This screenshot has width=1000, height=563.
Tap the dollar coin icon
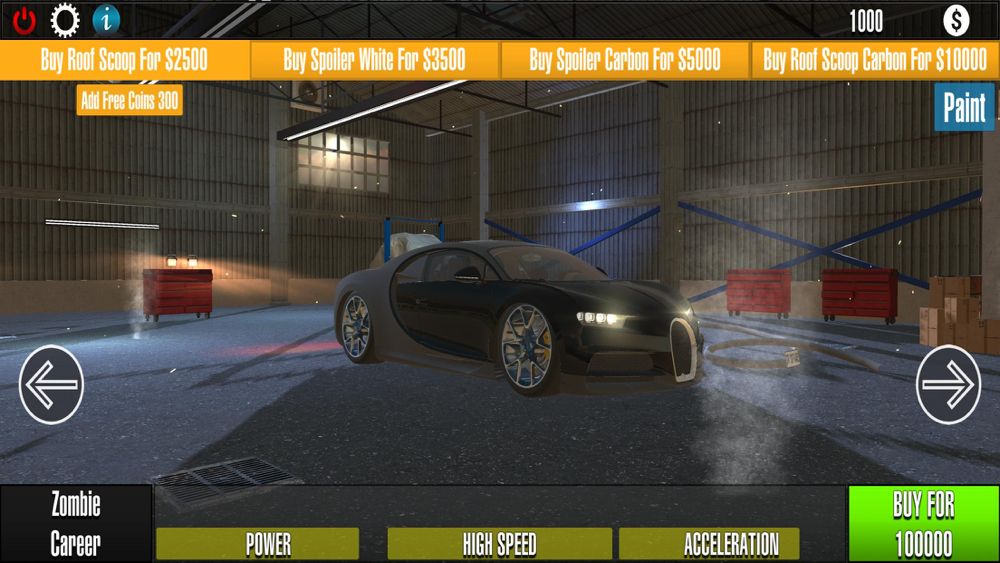click(x=956, y=20)
